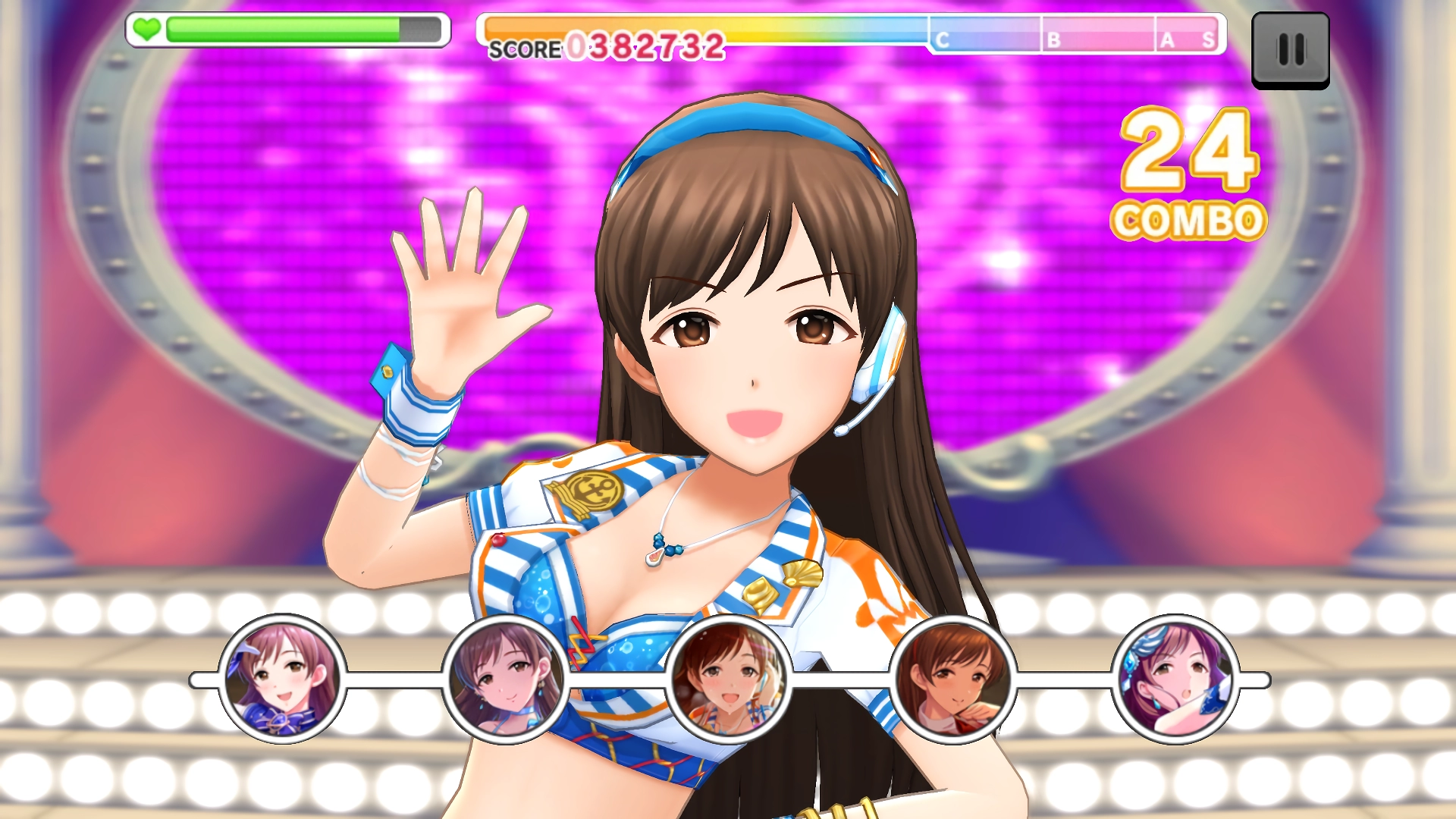Tap the idol portrait with blue ribbon dress
This screenshot has width=1456, height=819.
click(x=282, y=679)
